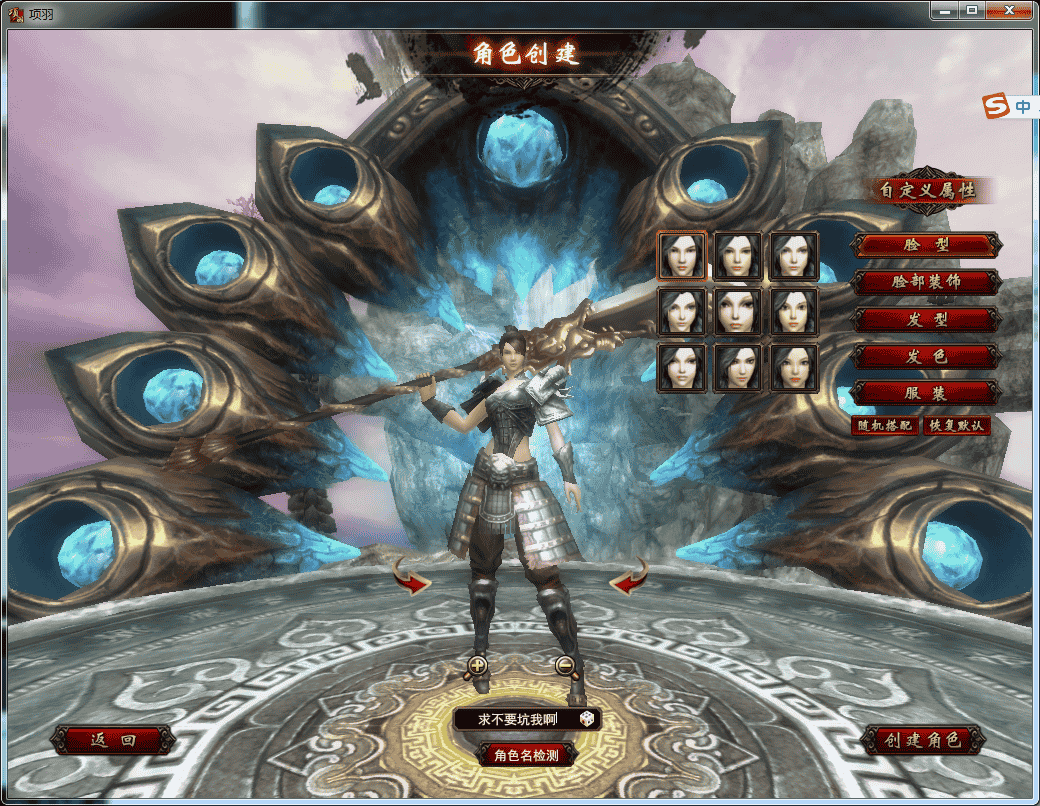This screenshot has height=806, width=1040.
Task: Open the 服装 clothing category
Action: (925, 393)
